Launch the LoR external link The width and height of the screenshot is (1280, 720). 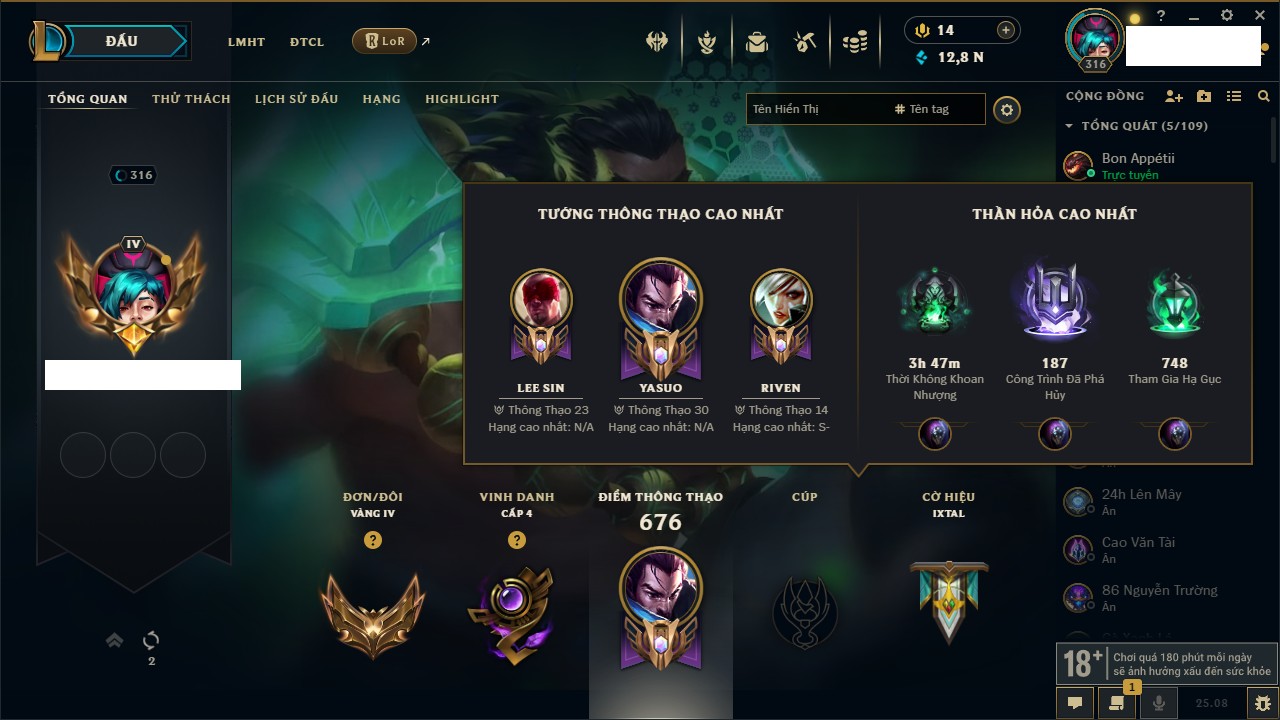tap(385, 41)
